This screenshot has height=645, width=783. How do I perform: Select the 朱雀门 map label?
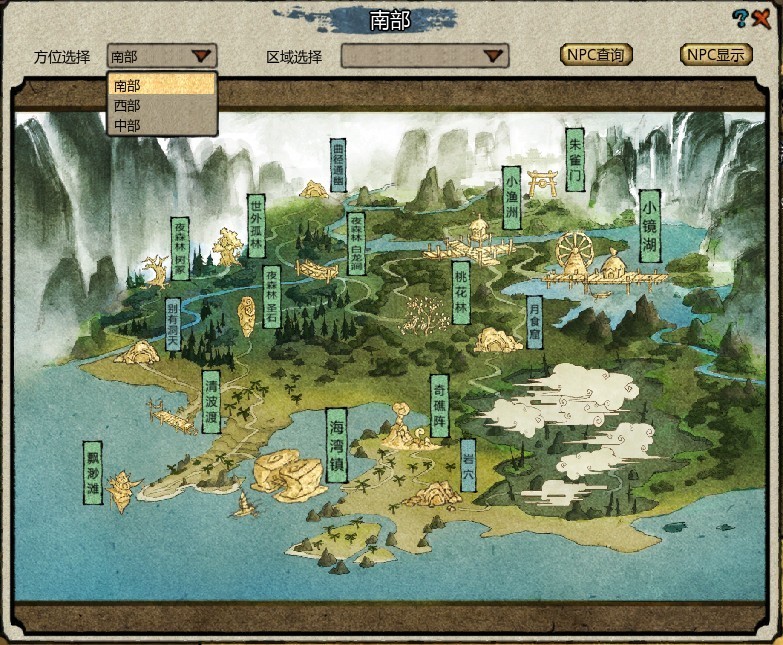tap(574, 159)
